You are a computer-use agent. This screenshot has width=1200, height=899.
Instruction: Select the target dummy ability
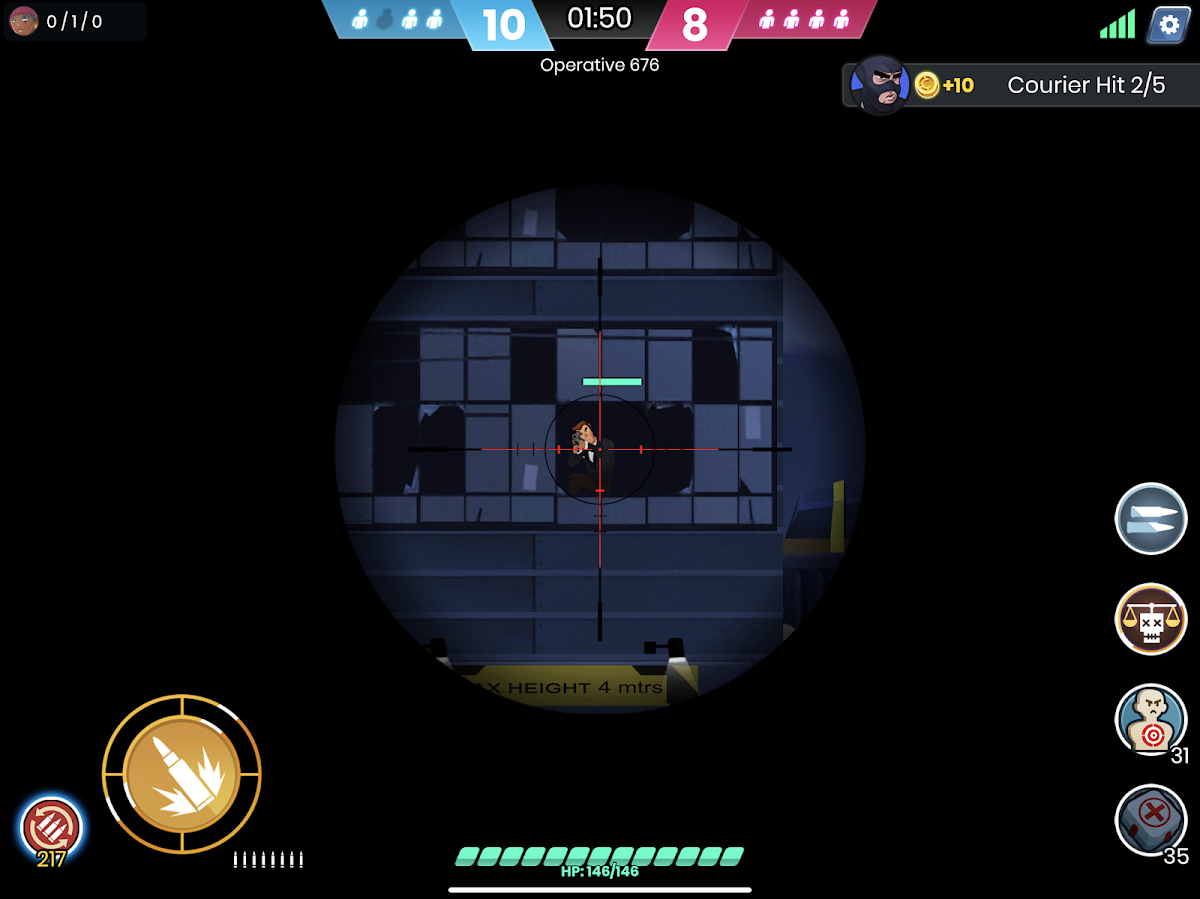1151,719
